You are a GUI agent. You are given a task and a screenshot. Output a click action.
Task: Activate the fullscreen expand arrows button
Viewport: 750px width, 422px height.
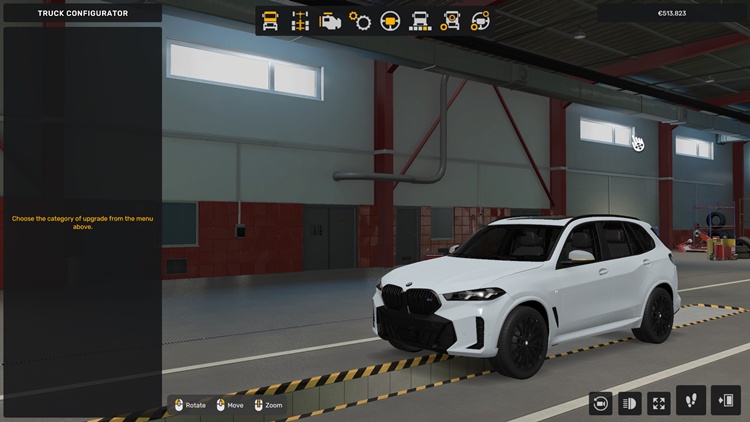[x=659, y=402]
